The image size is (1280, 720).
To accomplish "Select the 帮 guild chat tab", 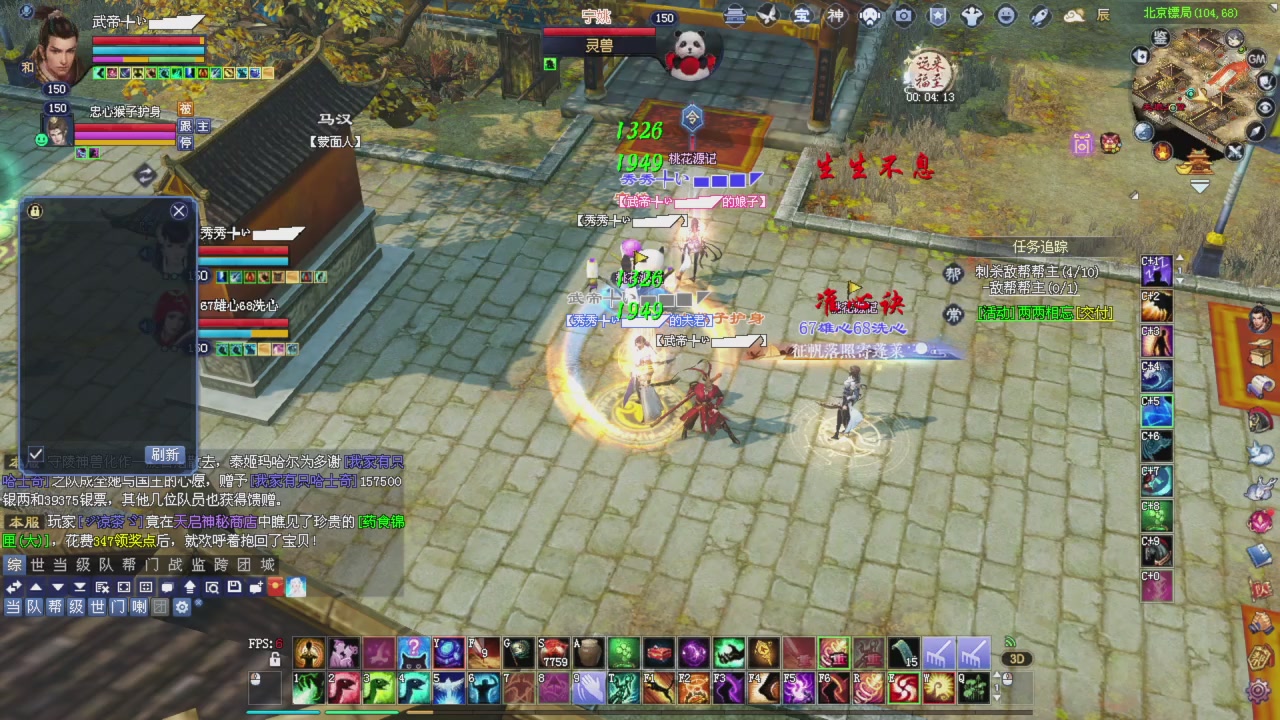I will [x=128, y=565].
